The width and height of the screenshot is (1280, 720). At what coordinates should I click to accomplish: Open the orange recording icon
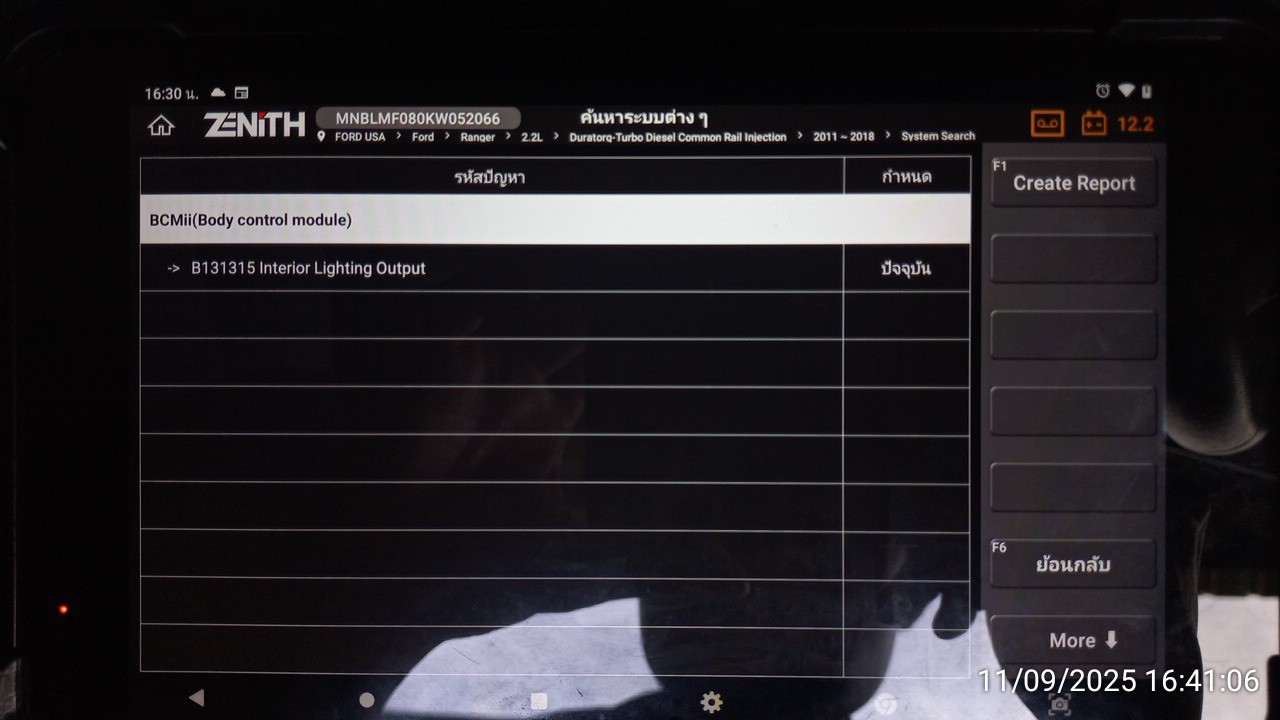point(1048,124)
